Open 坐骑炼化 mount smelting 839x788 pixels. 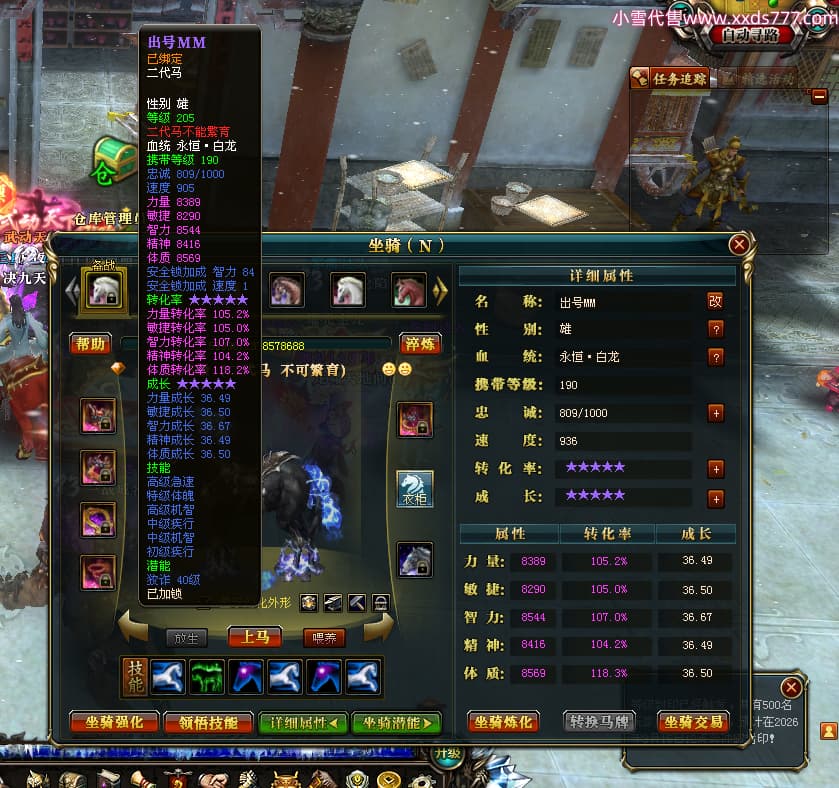click(x=502, y=722)
